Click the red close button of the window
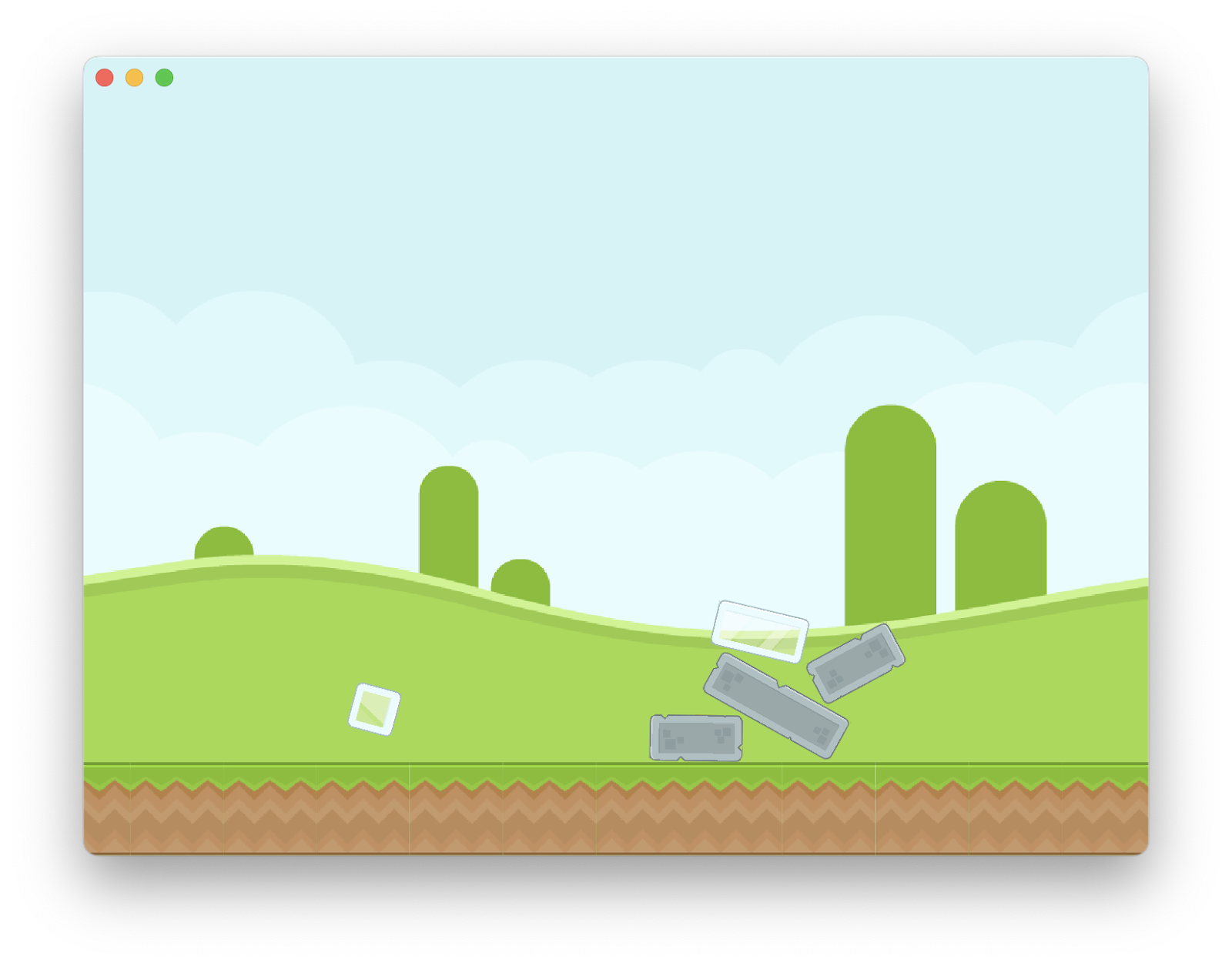1232x966 pixels. tap(104, 77)
